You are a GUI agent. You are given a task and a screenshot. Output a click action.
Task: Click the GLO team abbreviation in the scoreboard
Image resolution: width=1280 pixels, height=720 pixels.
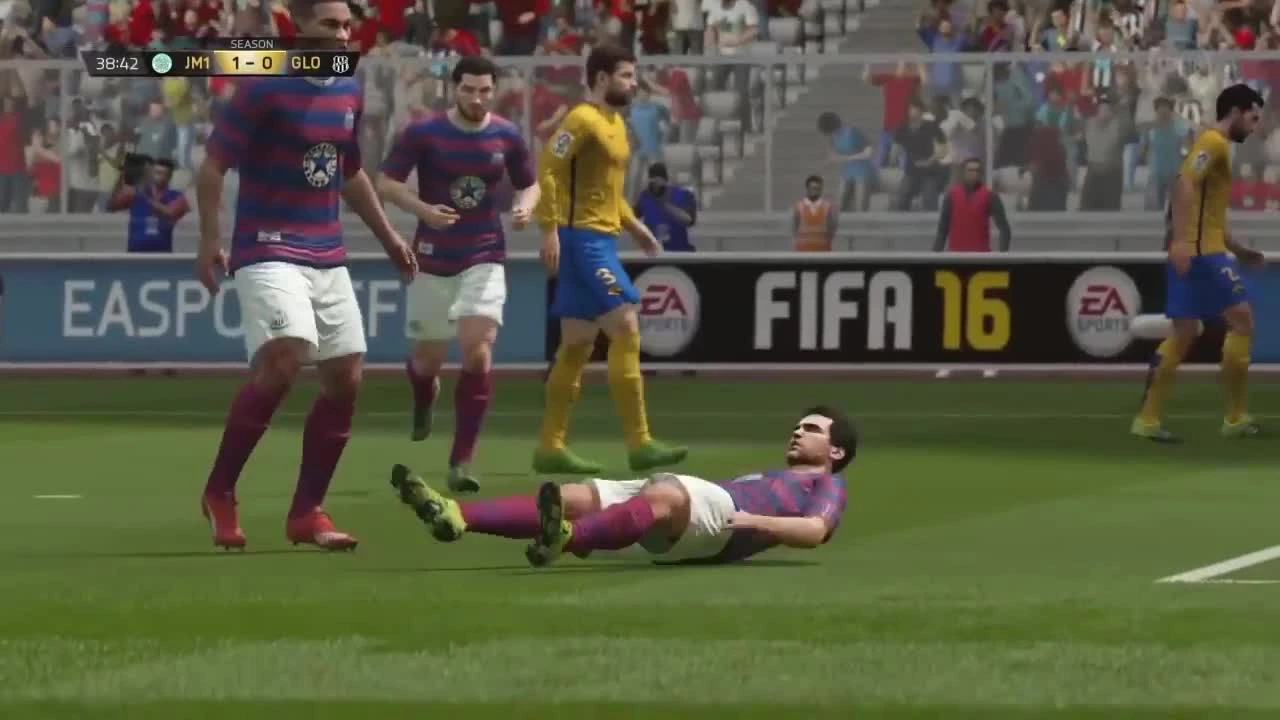[x=306, y=63]
